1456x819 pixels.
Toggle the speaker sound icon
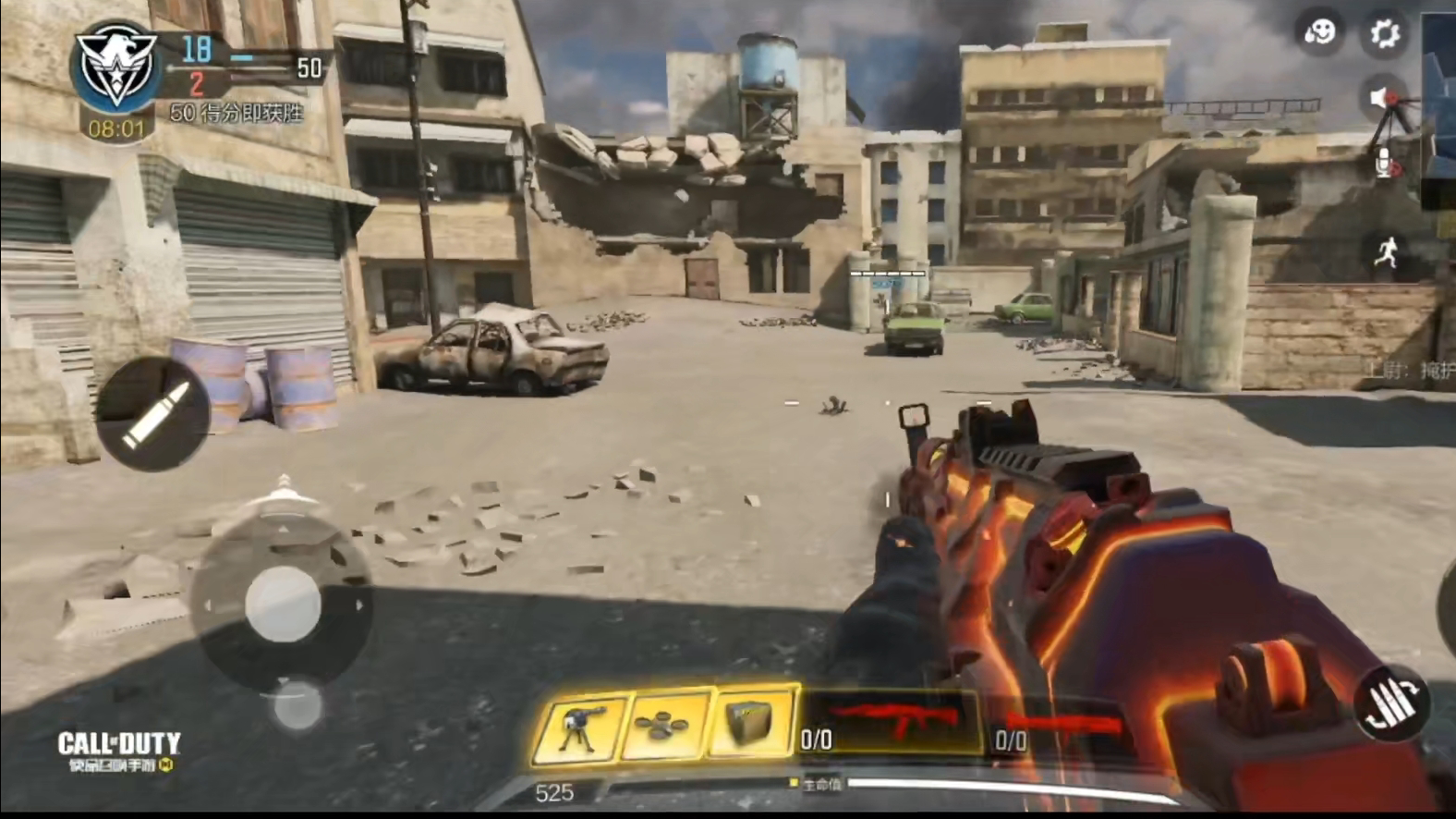[1381, 98]
